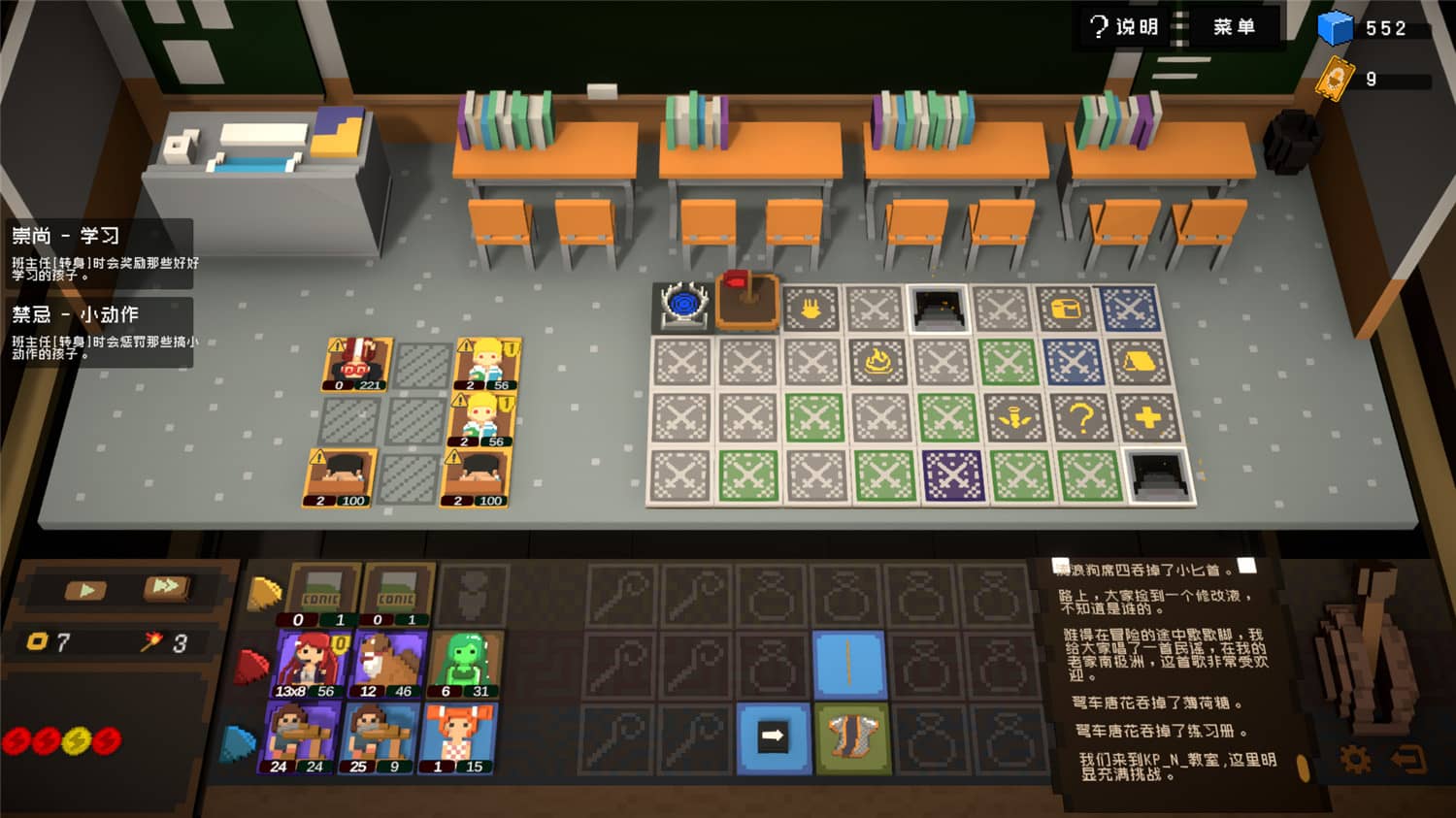The width and height of the screenshot is (1456, 818).
Task: Choose the wooden stick item slot
Action: coord(848,664)
